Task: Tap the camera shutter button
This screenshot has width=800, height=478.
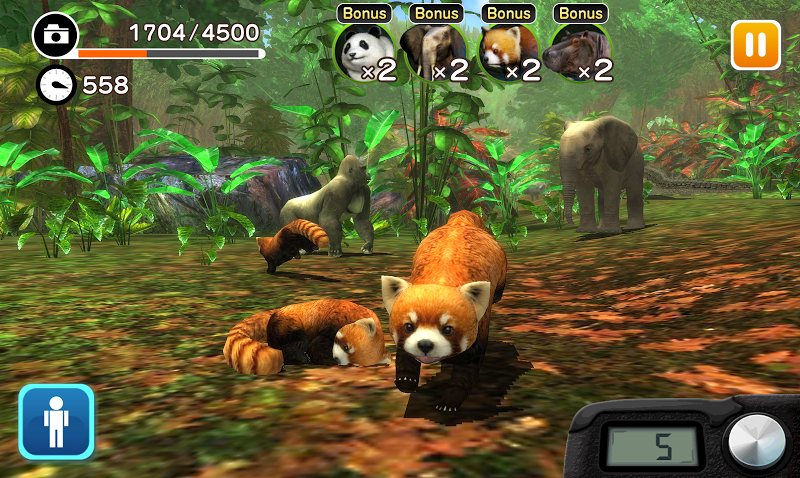Action: [755, 441]
